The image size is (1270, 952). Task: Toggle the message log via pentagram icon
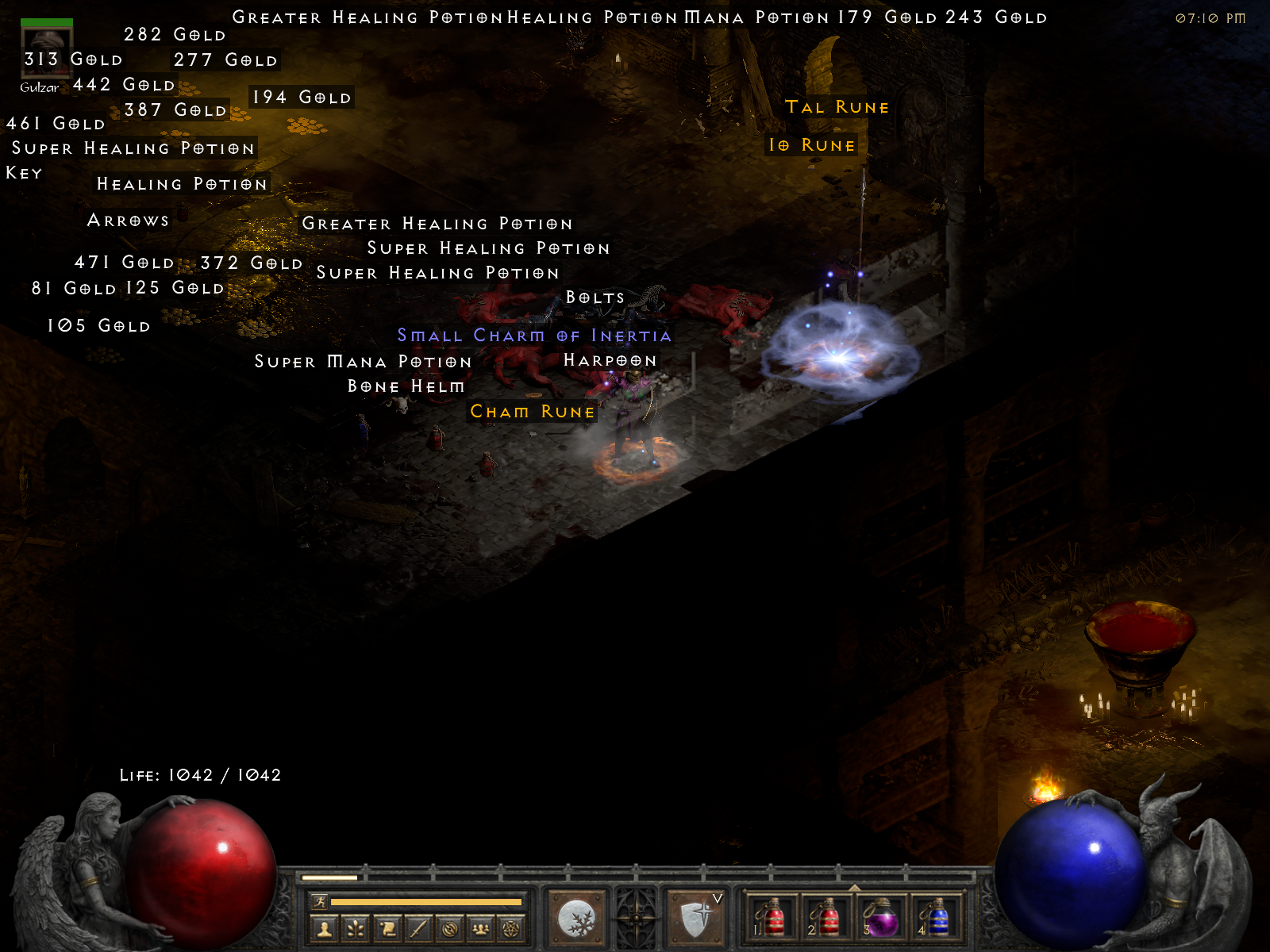pyautogui.click(x=509, y=927)
